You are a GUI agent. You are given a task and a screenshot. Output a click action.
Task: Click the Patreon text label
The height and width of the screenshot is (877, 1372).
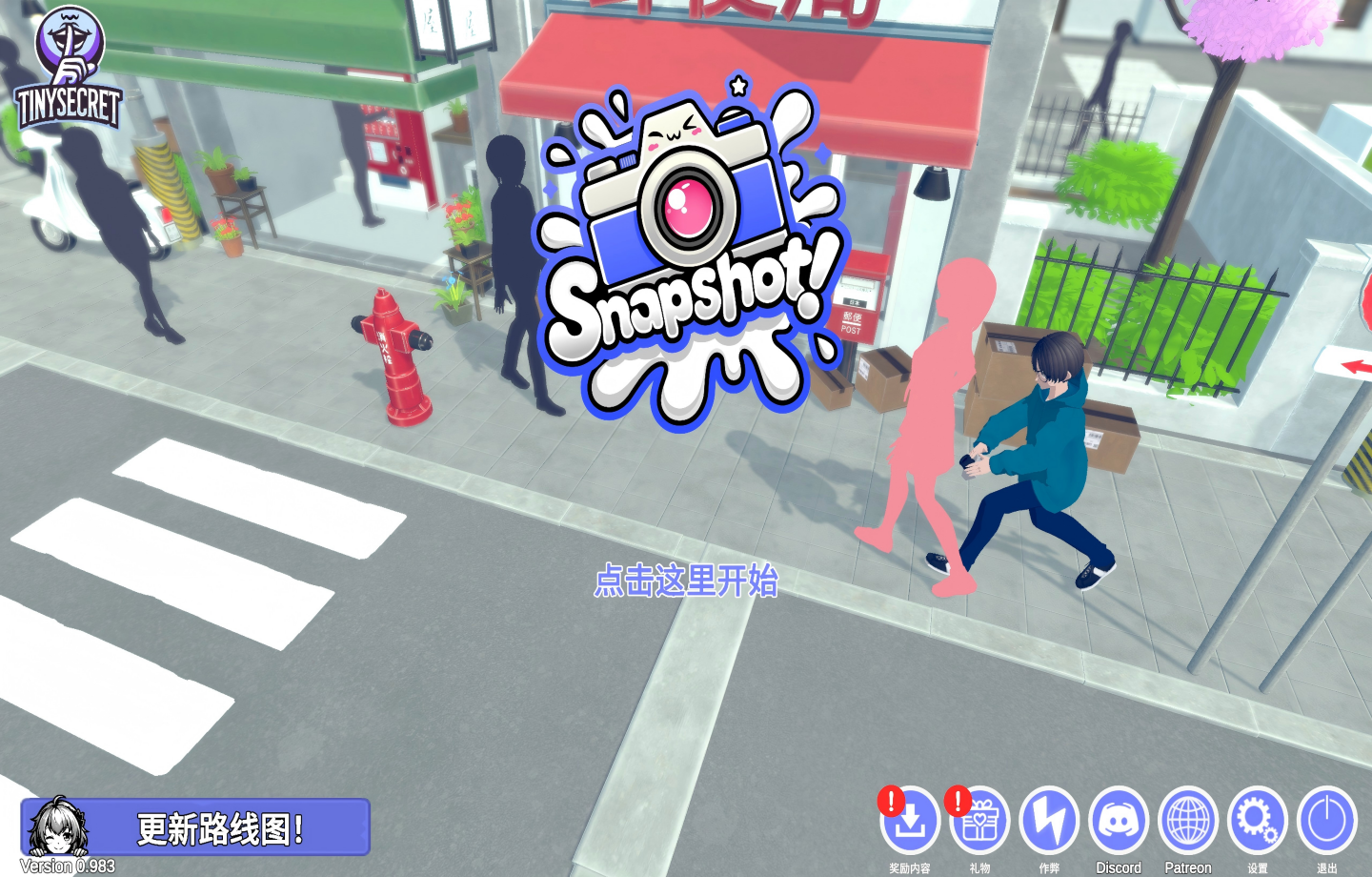1187,868
